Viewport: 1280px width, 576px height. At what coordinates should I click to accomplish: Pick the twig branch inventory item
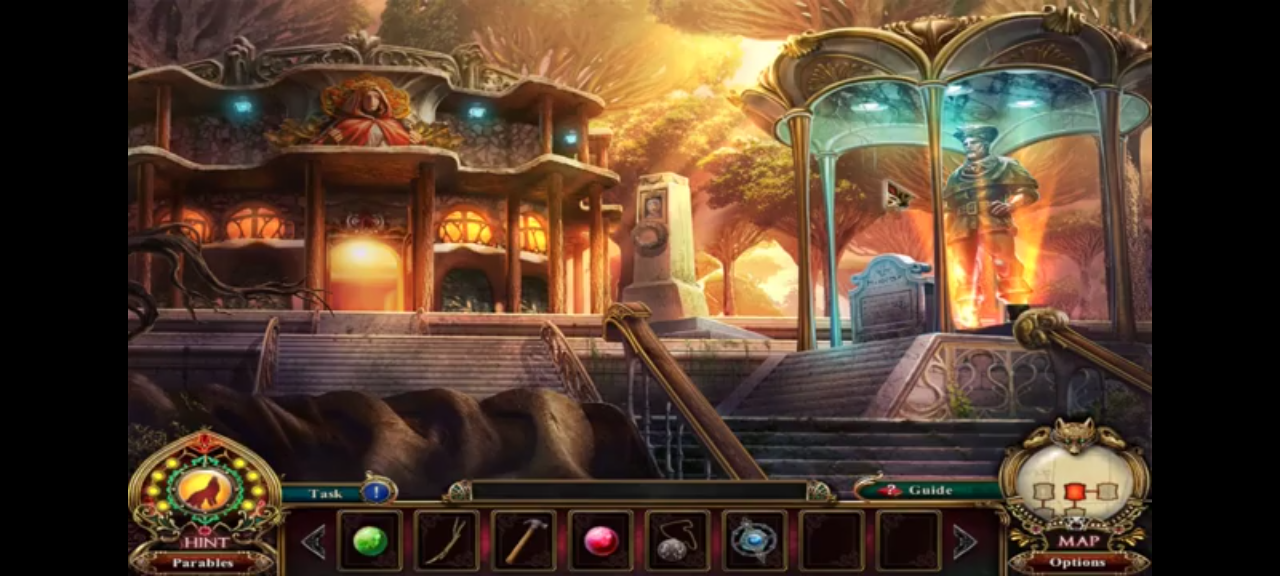[x=446, y=541]
